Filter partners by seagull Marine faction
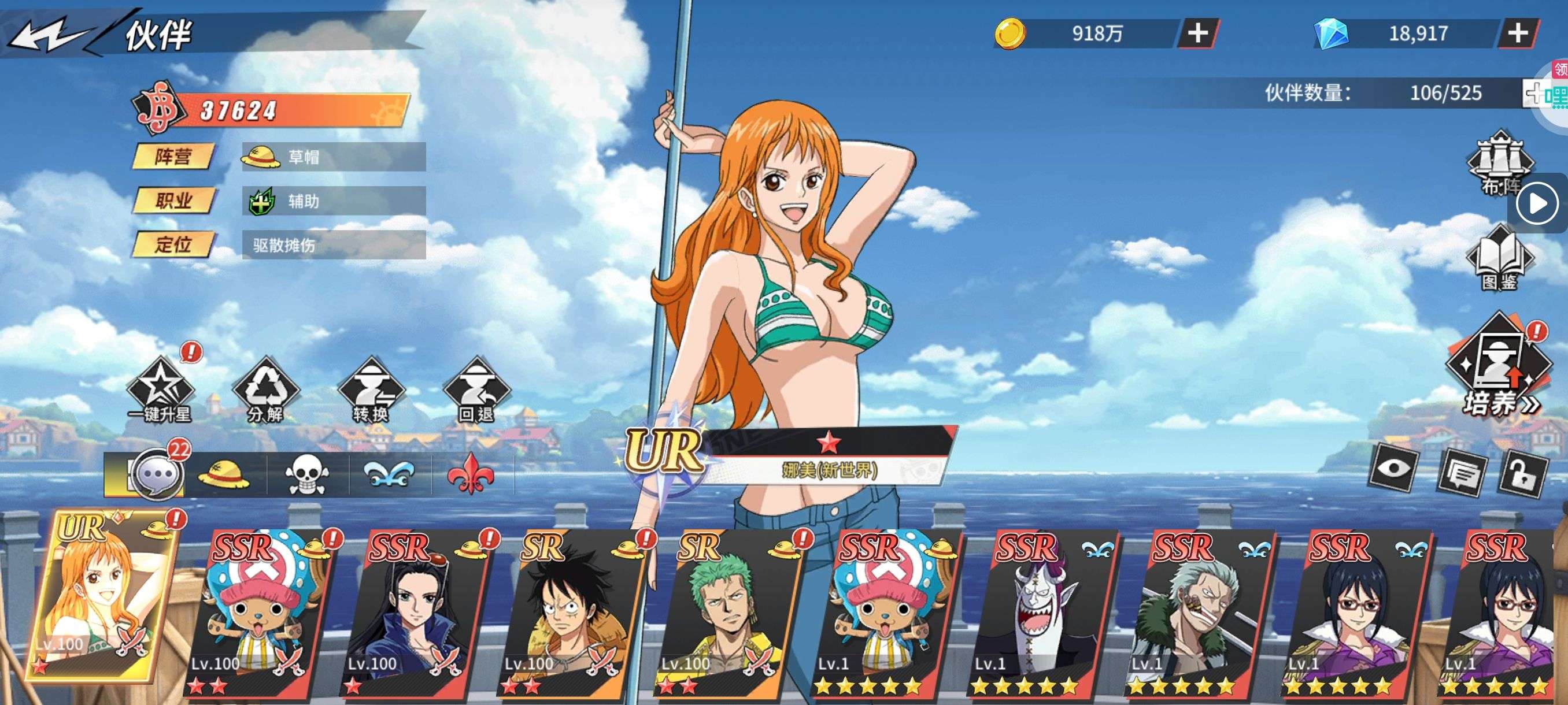The width and height of the screenshot is (1568, 705). pyautogui.click(x=390, y=475)
